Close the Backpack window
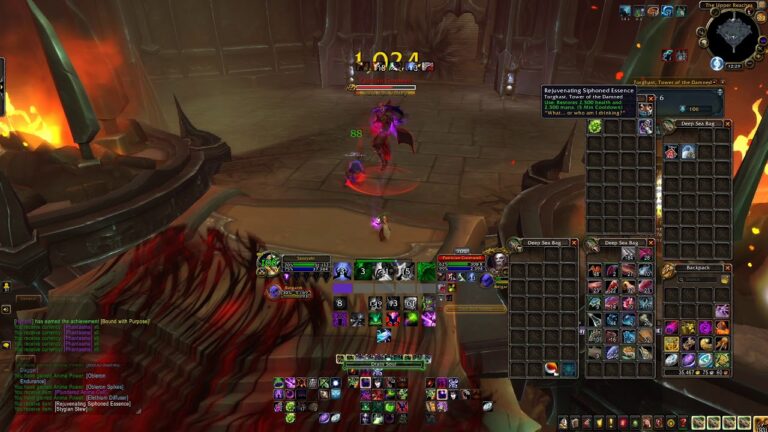 pyautogui.click(x=727, y=268)
